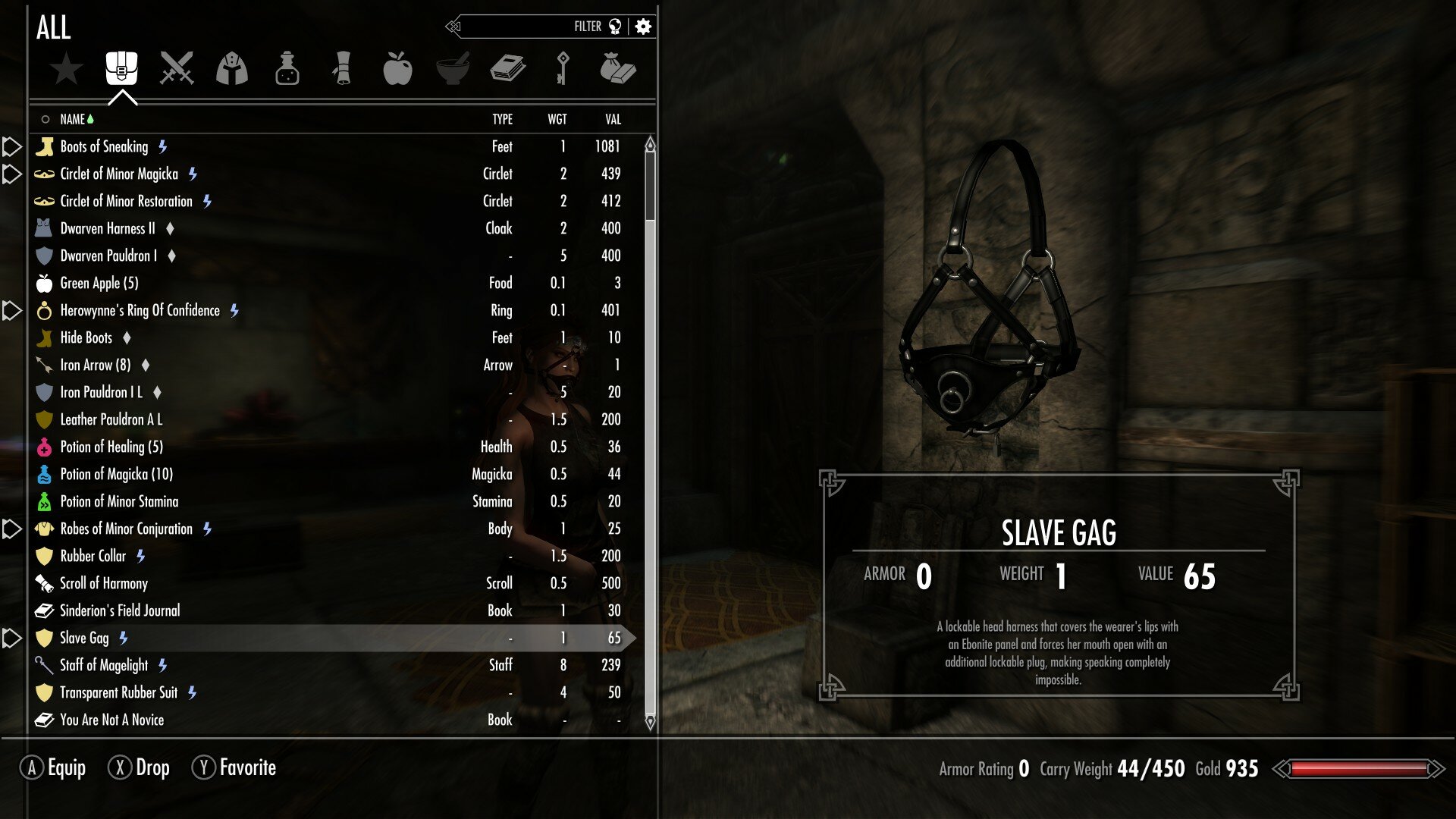Show the Potions category tab
The image size is (1456, 819).
(x=287, y=68)
